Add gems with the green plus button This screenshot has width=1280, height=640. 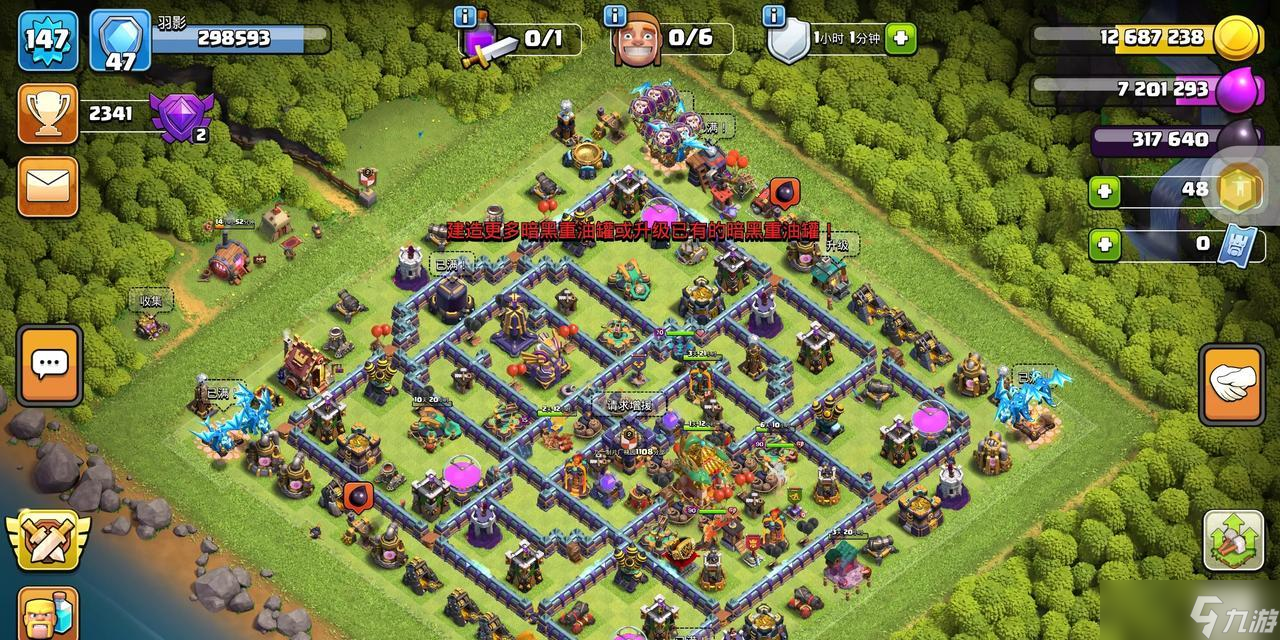[x=1104, y=191]
